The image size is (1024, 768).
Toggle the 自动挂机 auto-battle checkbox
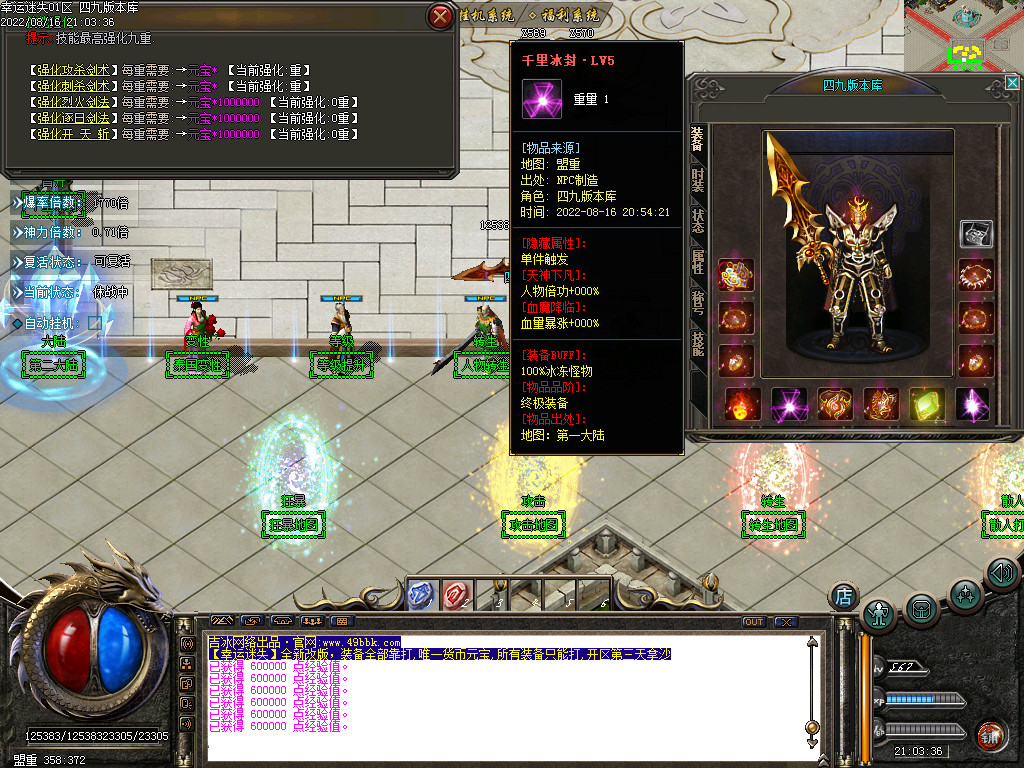(95, 323)
